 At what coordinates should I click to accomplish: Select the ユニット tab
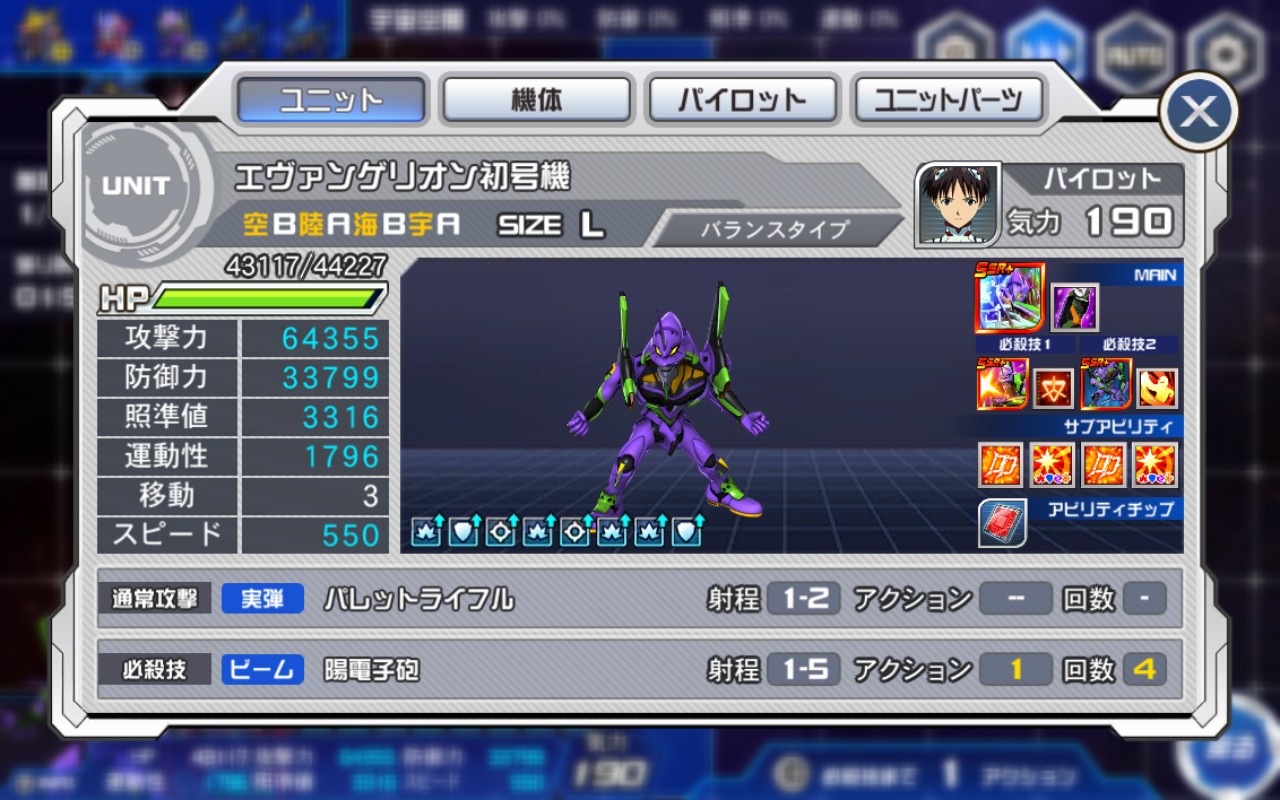coord(331,100)
